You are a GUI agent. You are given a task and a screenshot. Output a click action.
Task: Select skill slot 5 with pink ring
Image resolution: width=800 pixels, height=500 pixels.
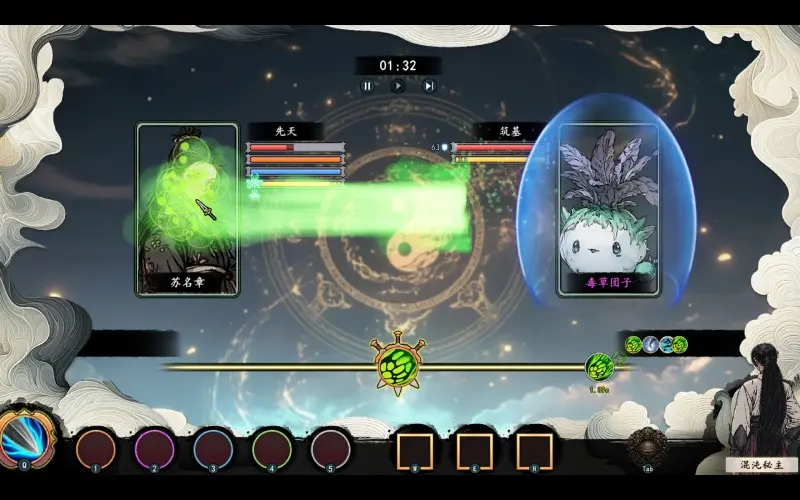(331, 448)
